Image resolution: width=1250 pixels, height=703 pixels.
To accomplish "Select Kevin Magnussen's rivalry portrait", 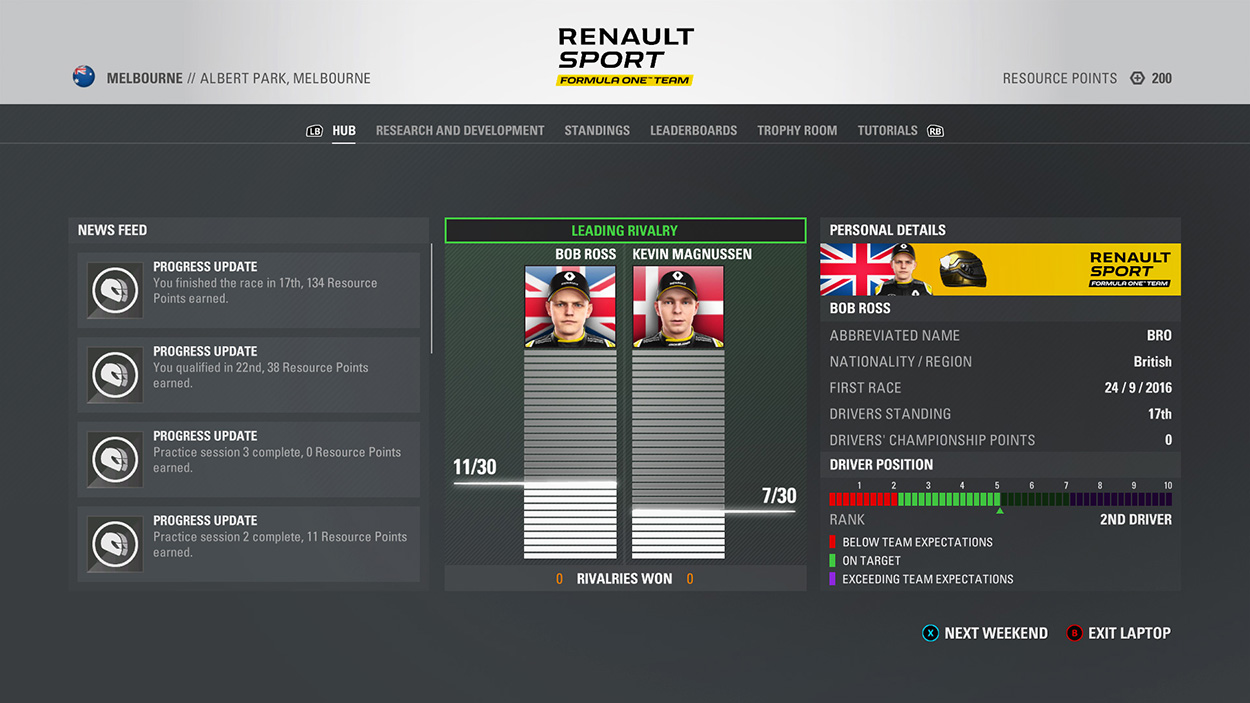I will (x=678, y=307).
